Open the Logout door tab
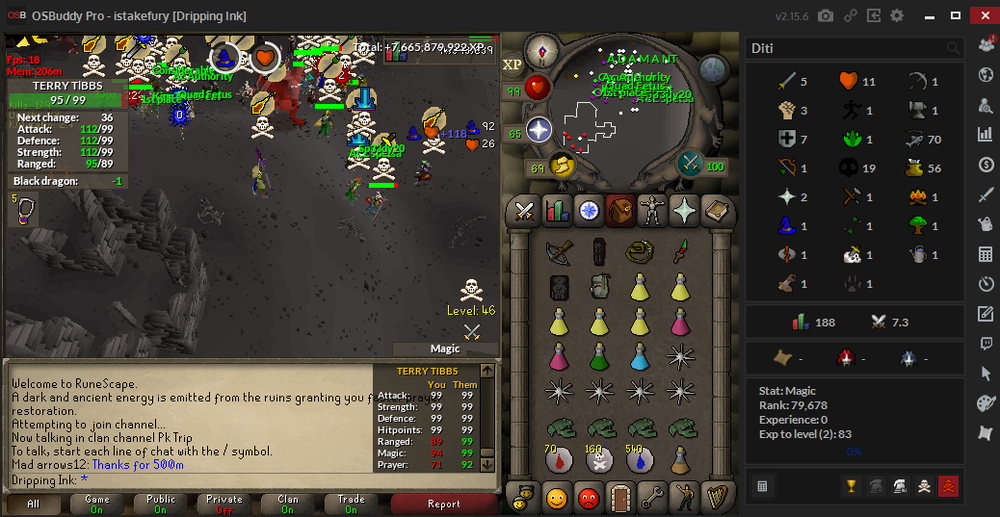This screenshot has height=517, width=1000. [621, 496]
